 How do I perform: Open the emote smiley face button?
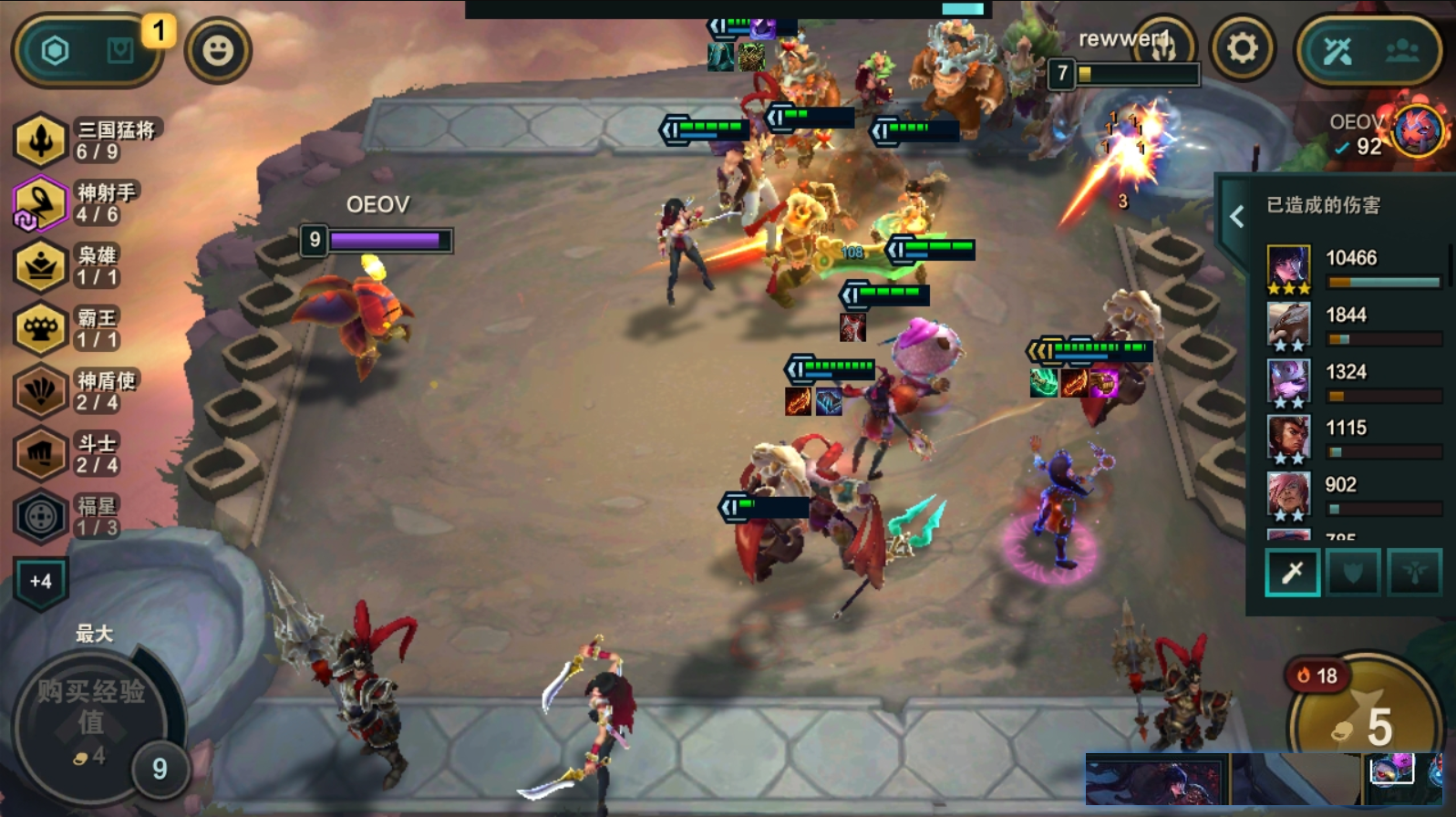(217, 50)
